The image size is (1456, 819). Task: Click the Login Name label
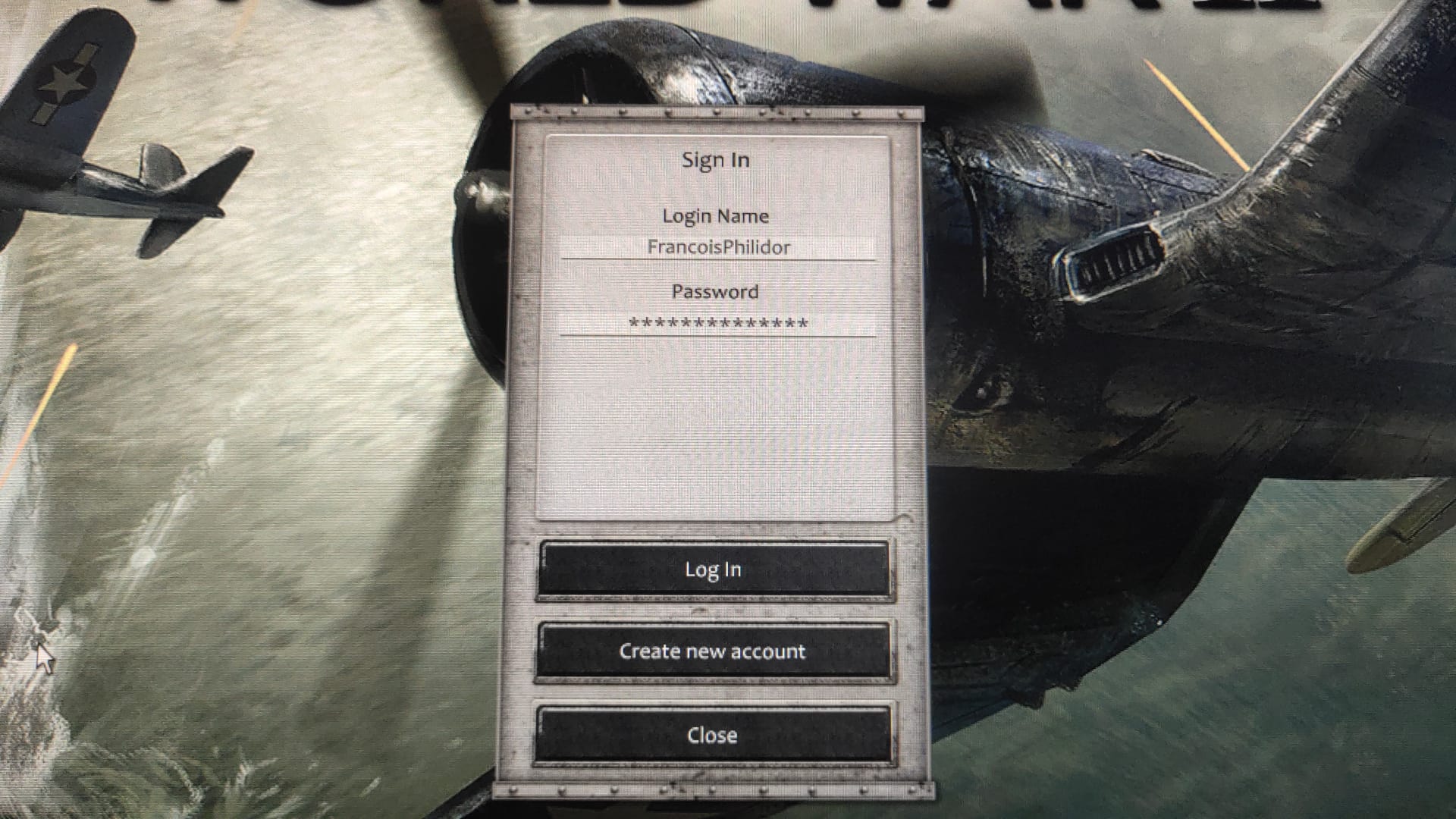click(x=716, y=215)
